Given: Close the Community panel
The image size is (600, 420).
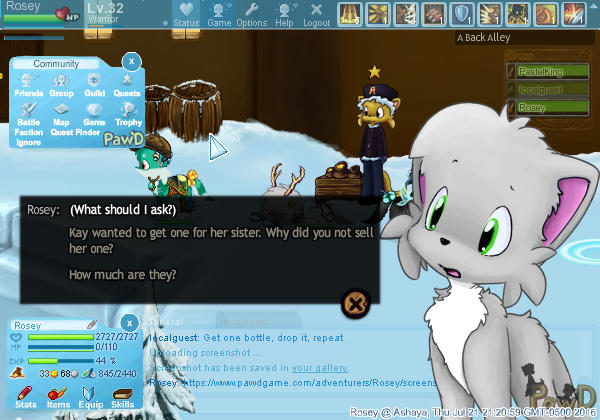Looking at the screenshot, I should tap(130, 62).
